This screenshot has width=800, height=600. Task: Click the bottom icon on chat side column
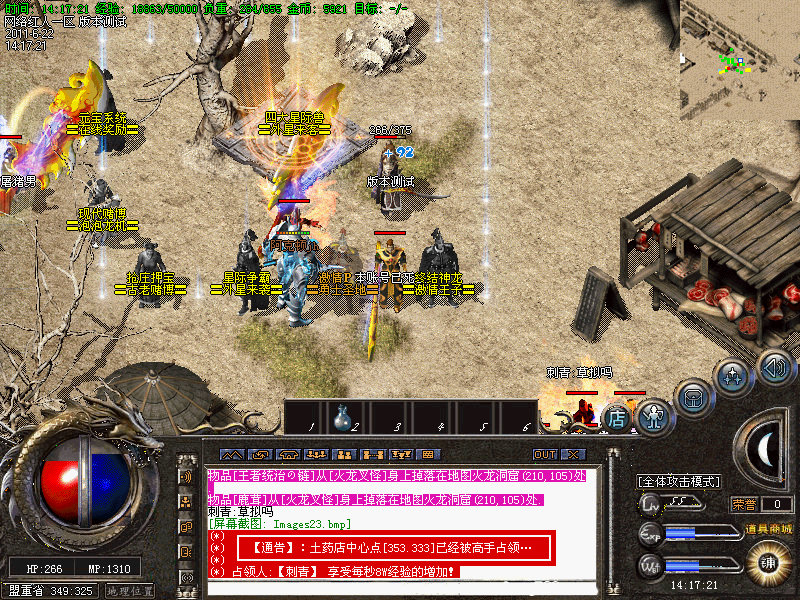[x=187, y=576]
